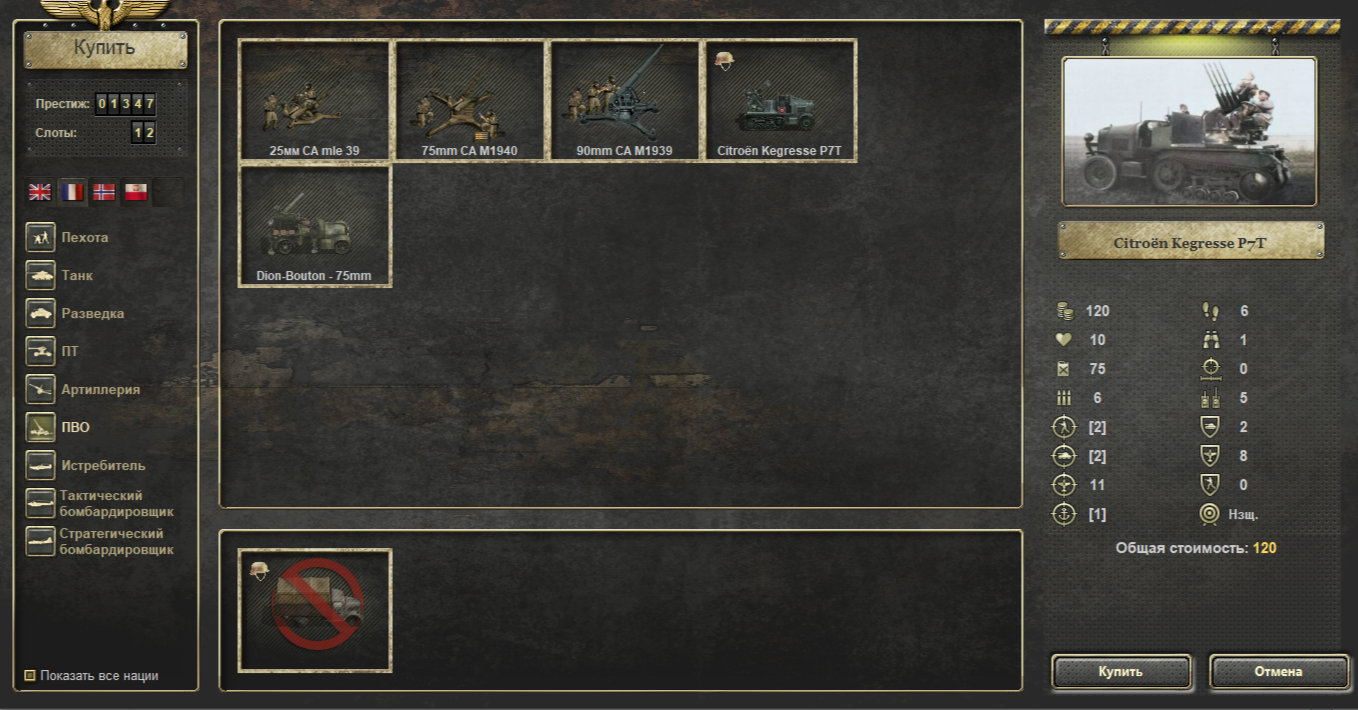
Task: Choose the Dion-Bouton - 75mm unit
Action: pyautogui.click(x=315, y=226)
